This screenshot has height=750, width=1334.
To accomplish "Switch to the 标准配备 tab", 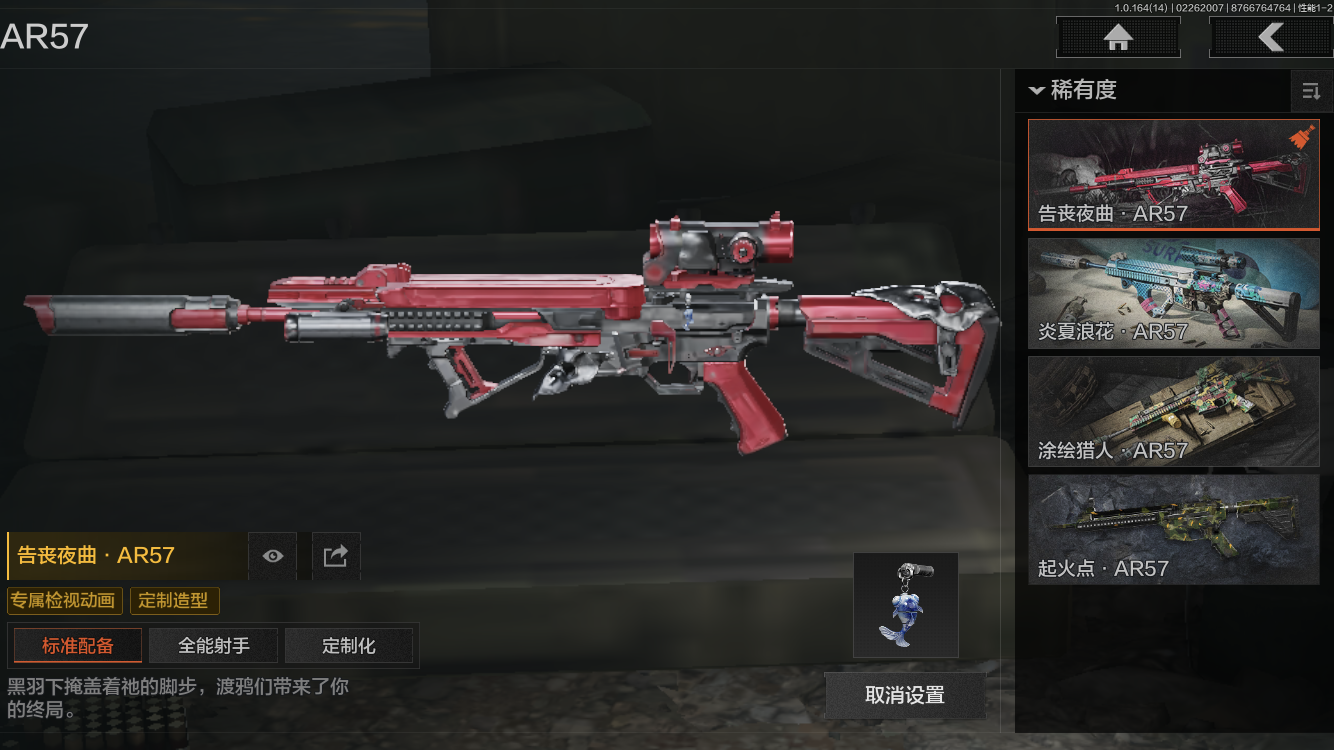I will [77, 646].
